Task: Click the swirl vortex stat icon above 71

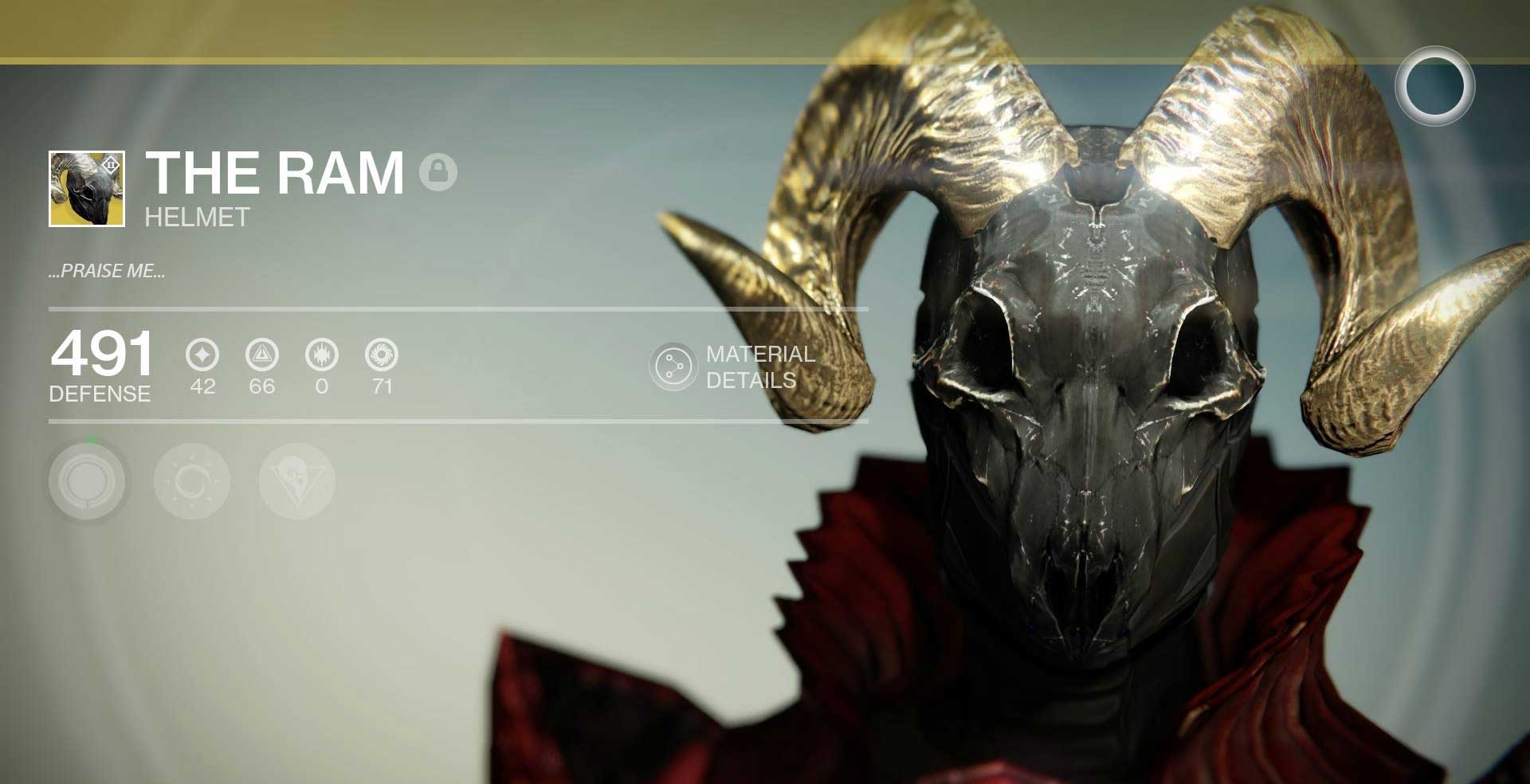Action: (382, 355)
